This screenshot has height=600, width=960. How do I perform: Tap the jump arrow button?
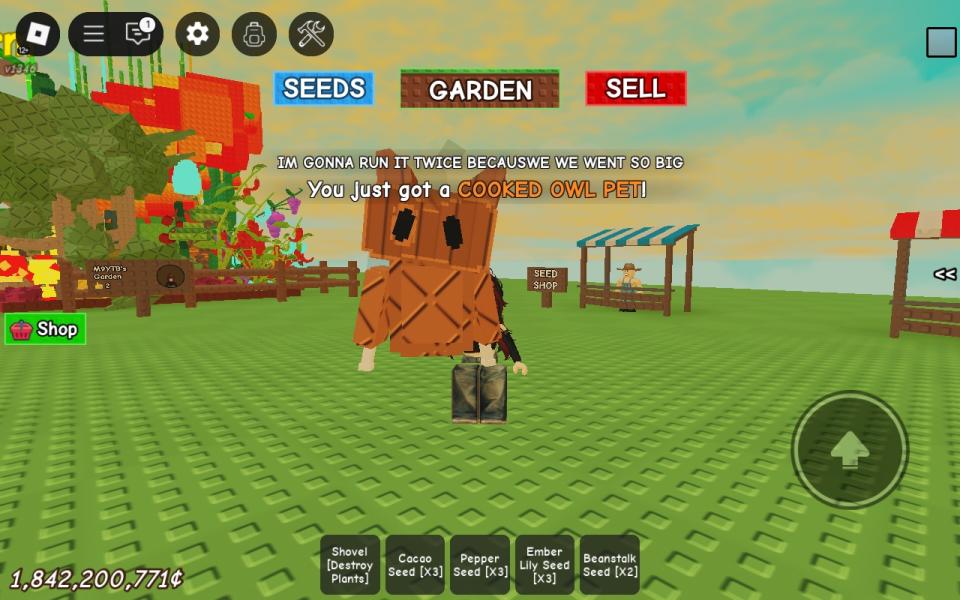tap(850, 450)
